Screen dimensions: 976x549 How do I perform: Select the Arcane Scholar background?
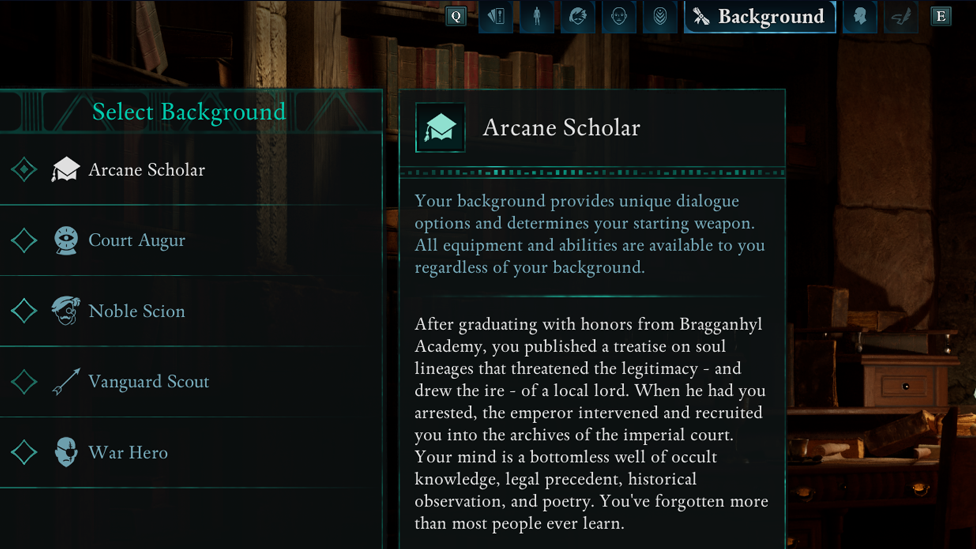[x=146, y=170]
